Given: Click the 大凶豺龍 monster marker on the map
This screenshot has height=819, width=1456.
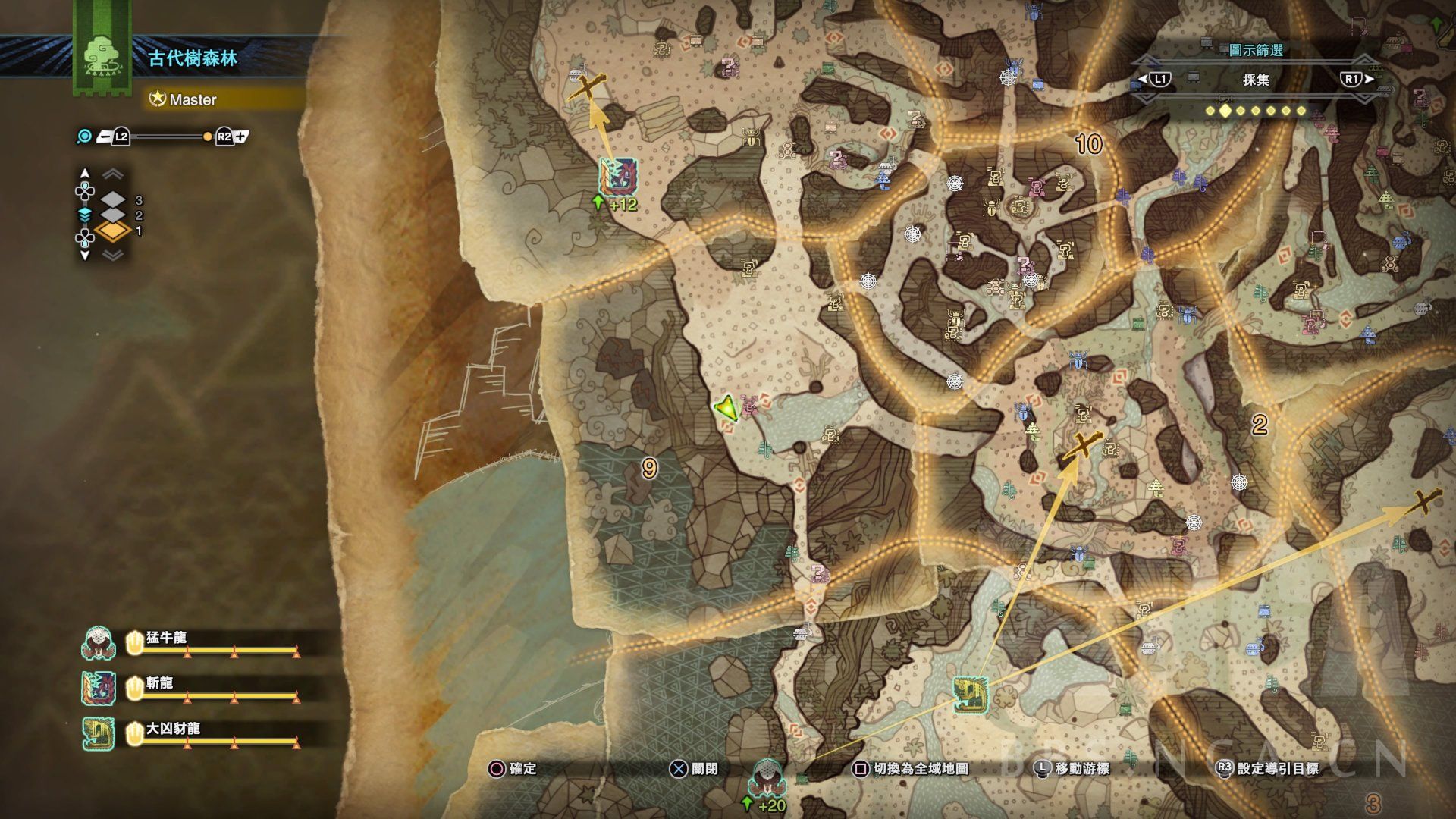Looking at the screenshot, I should coord(970,695).
